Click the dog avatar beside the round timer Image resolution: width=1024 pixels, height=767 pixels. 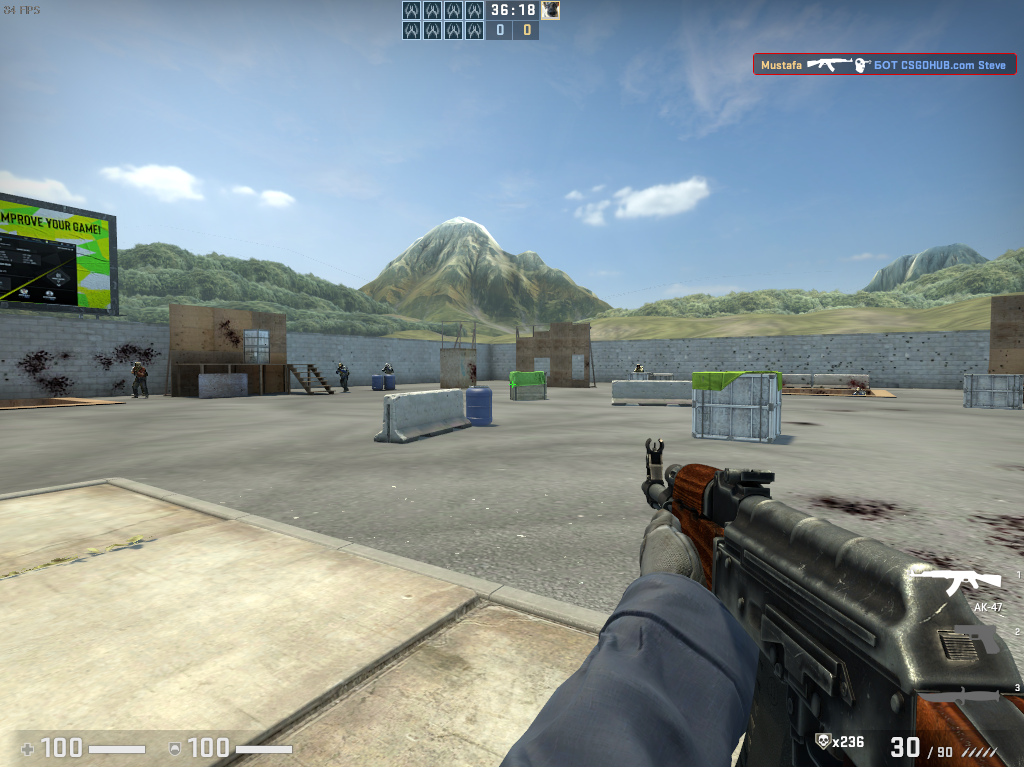550,10
